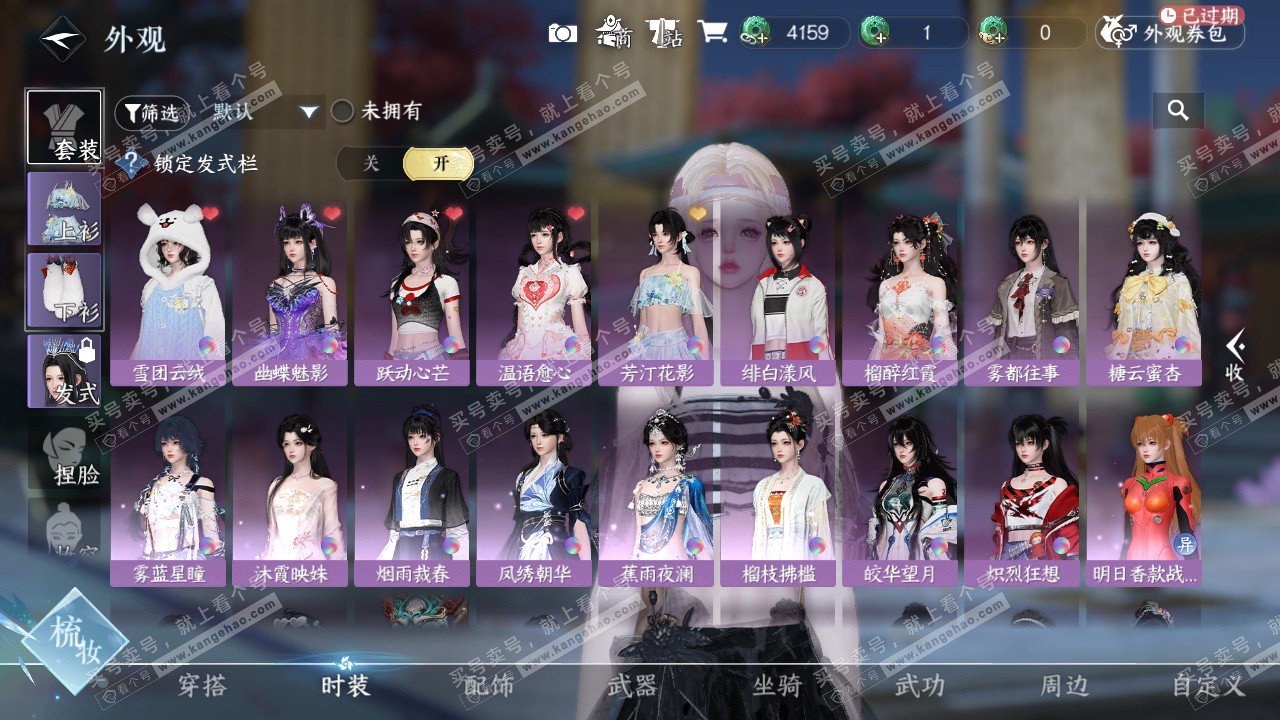Switch to the 武器 bottom tab
The width and height of the screenshot is (1280, 720).
(x=632, y=685)
